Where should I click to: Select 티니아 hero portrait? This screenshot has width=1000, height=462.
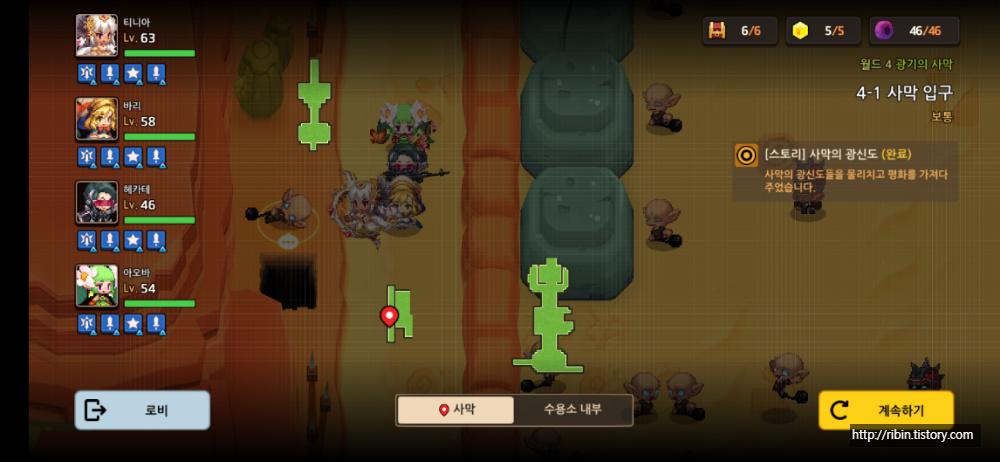pos(97,37)
